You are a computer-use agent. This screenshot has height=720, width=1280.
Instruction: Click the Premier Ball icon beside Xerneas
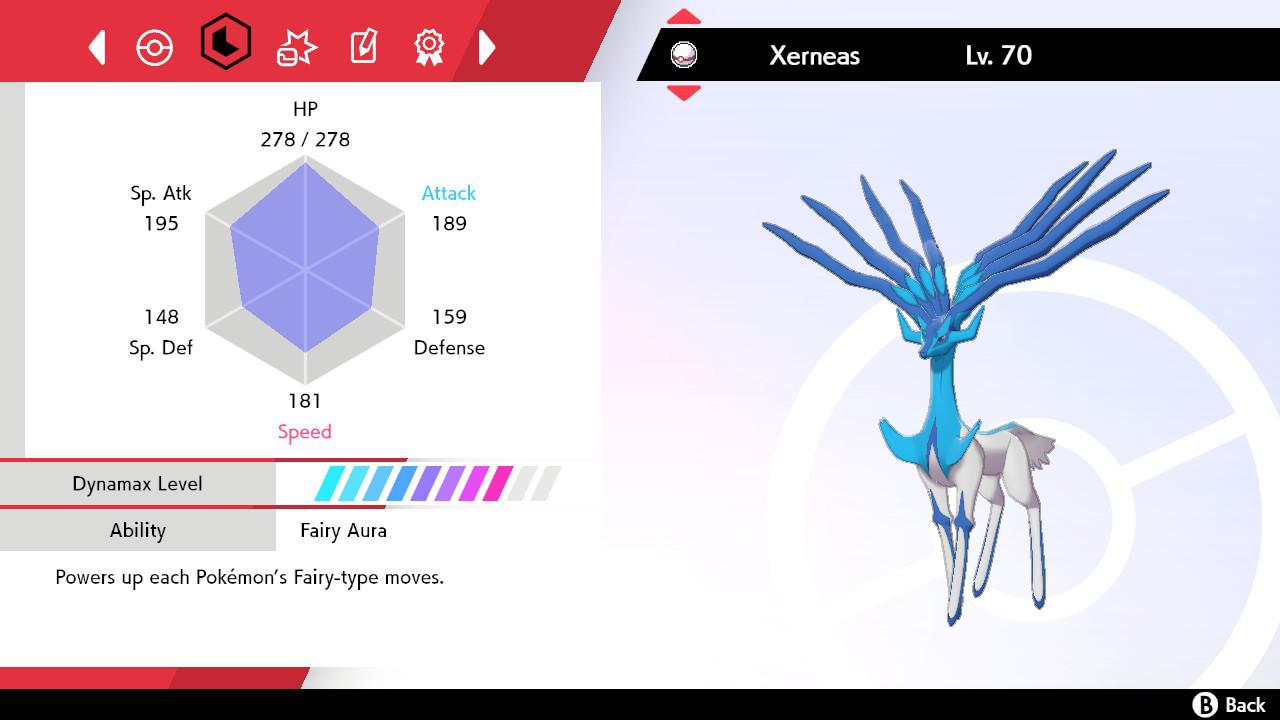point(684,56)
